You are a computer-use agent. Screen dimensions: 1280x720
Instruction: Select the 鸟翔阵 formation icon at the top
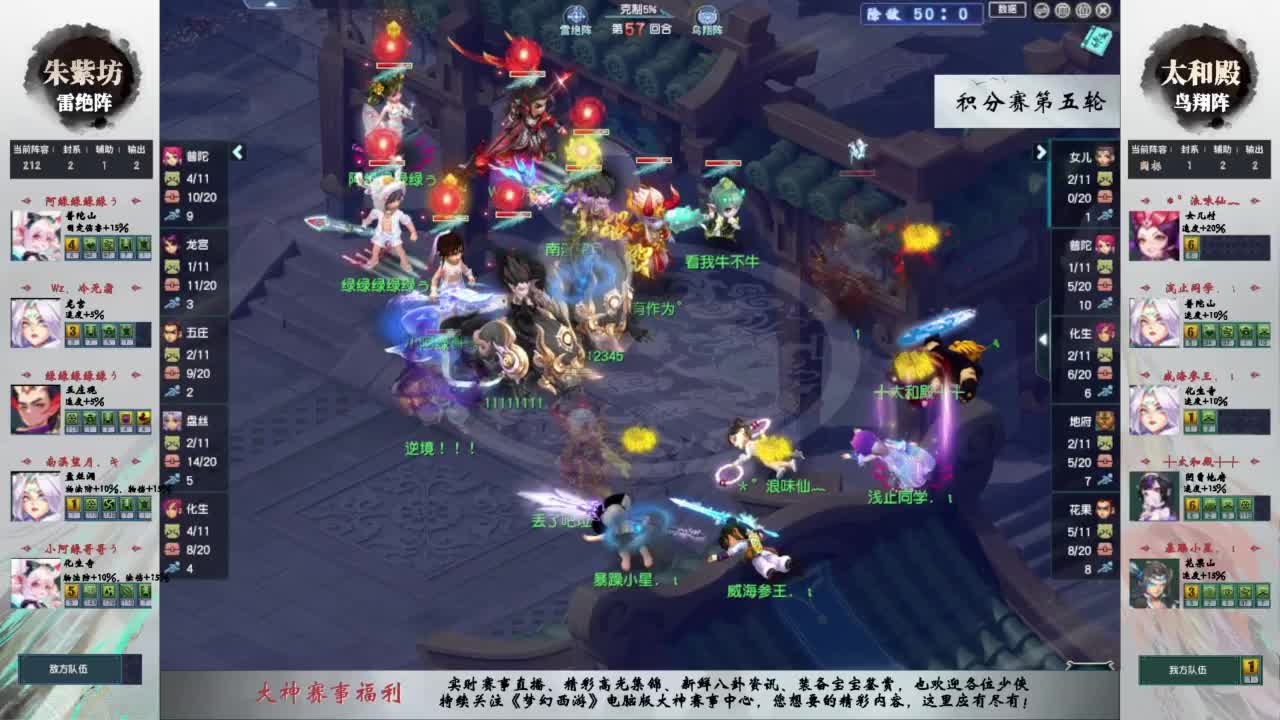click(707, 14)
